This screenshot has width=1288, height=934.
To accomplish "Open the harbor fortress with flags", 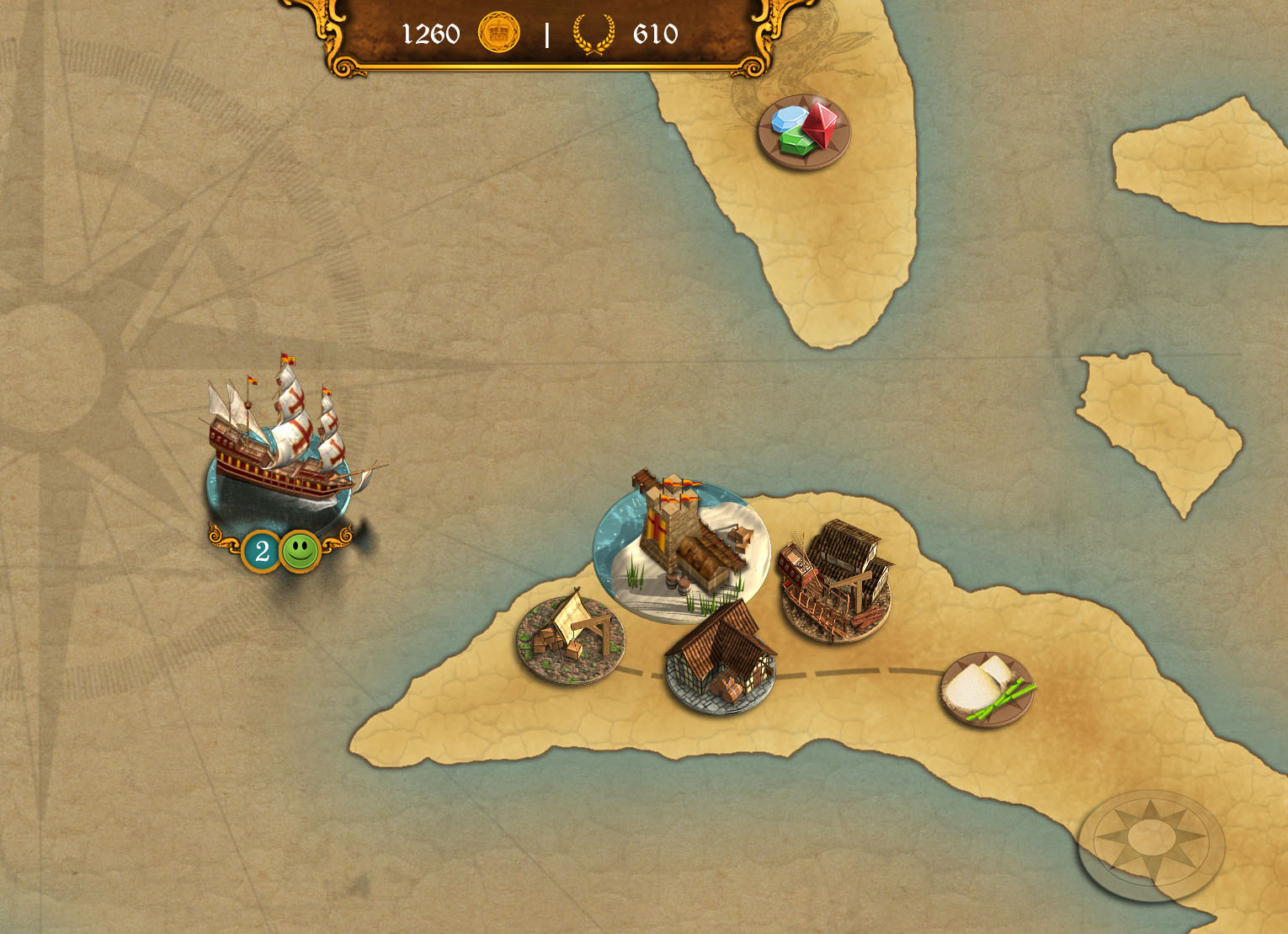I will [681, 547].
